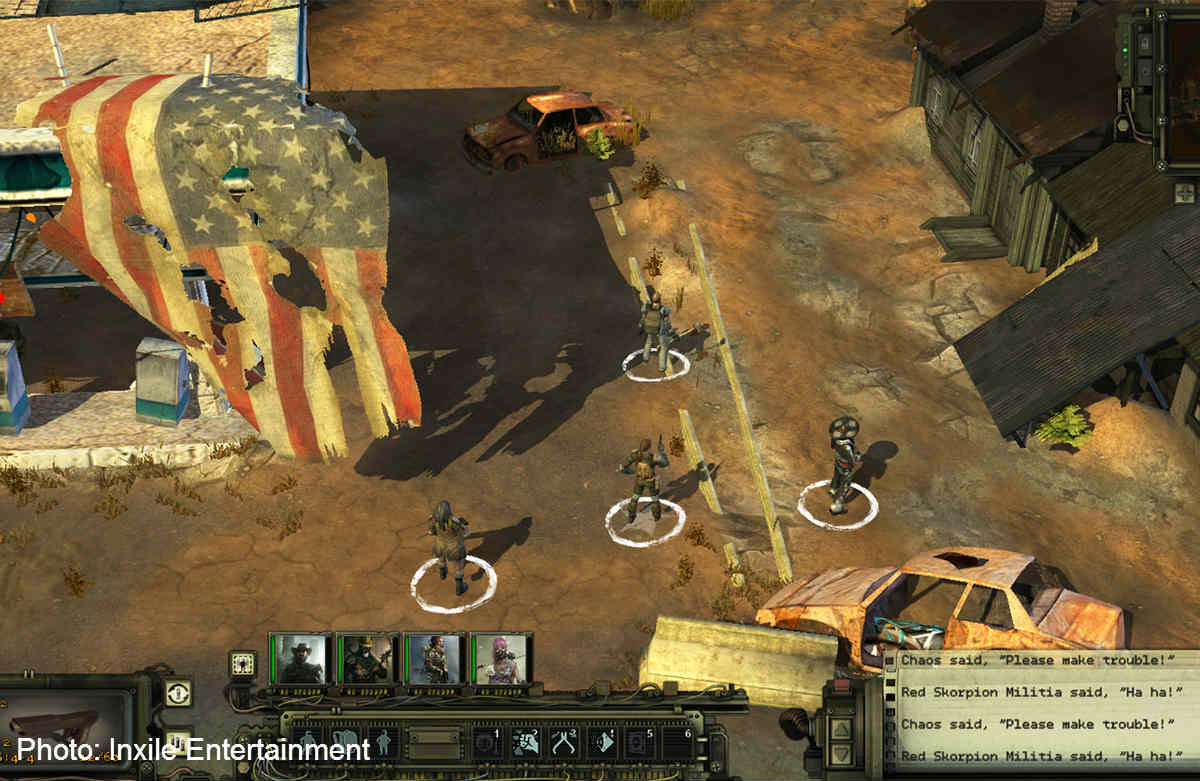Activate hotbar slot 1 skill icon

tap(487, 742)
